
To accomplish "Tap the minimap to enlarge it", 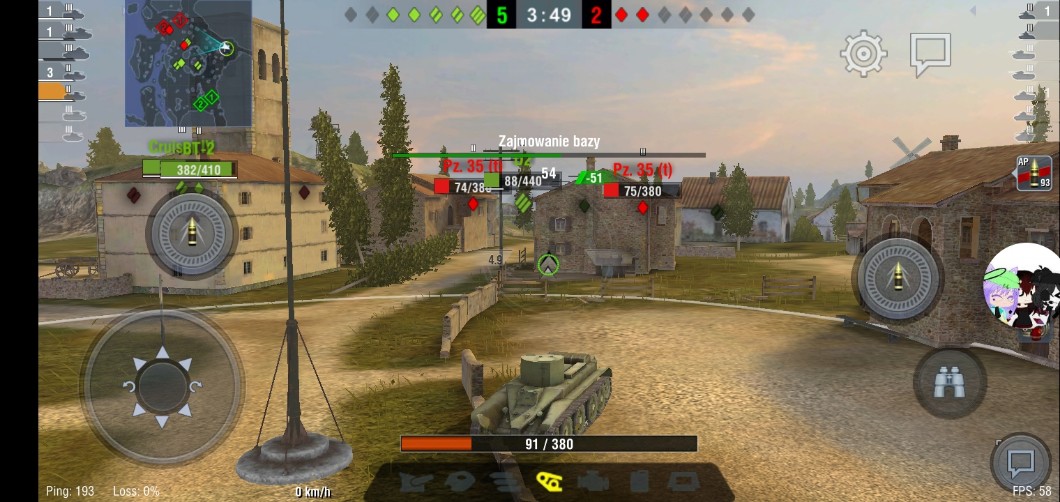I will 188,62.
